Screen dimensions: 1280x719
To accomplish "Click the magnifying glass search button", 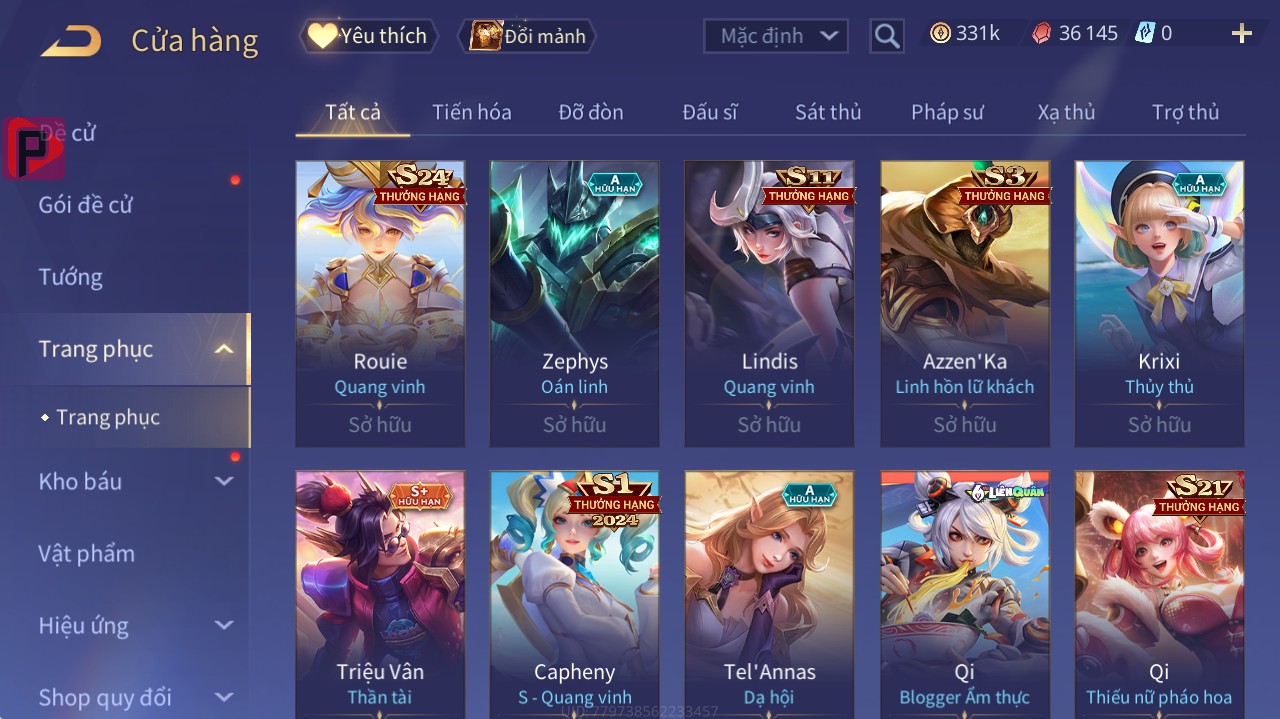I will 887,36.
